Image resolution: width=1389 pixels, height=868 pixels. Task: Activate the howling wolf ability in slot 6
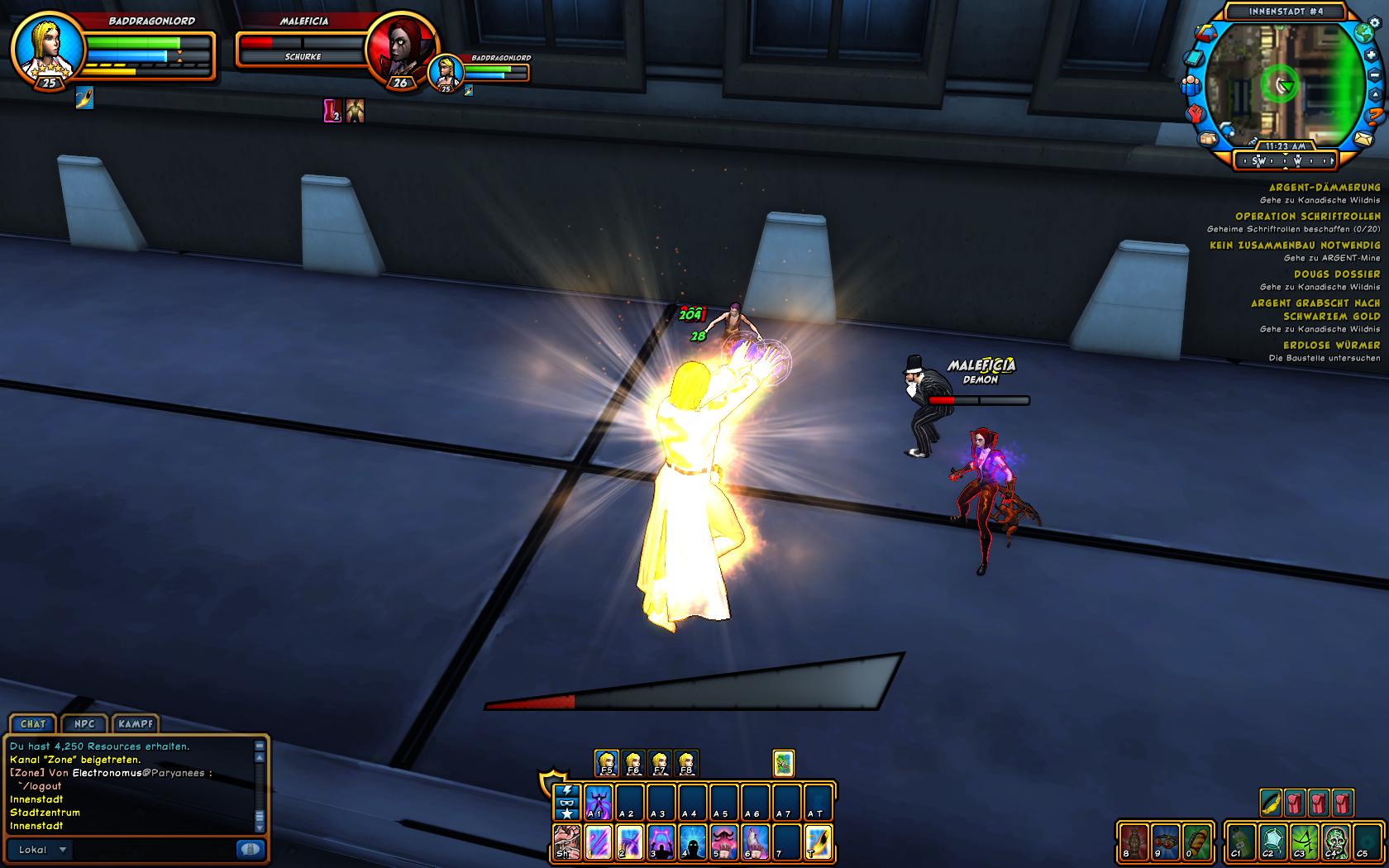pyautogui.click(x=755, y=843)
